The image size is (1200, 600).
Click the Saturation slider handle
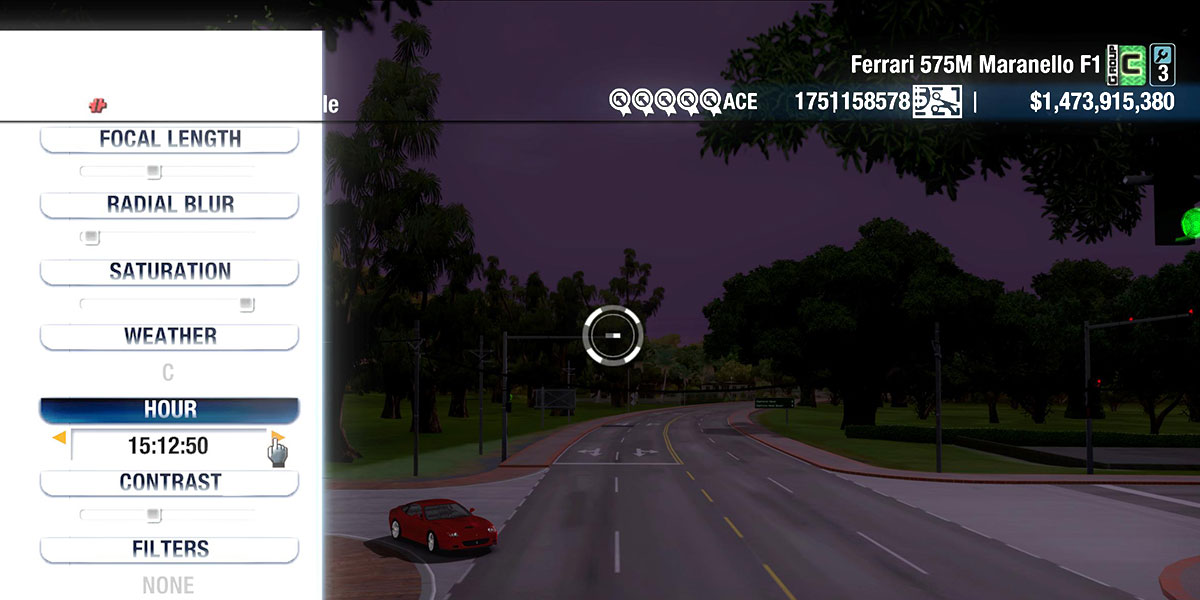pos(246,304)
